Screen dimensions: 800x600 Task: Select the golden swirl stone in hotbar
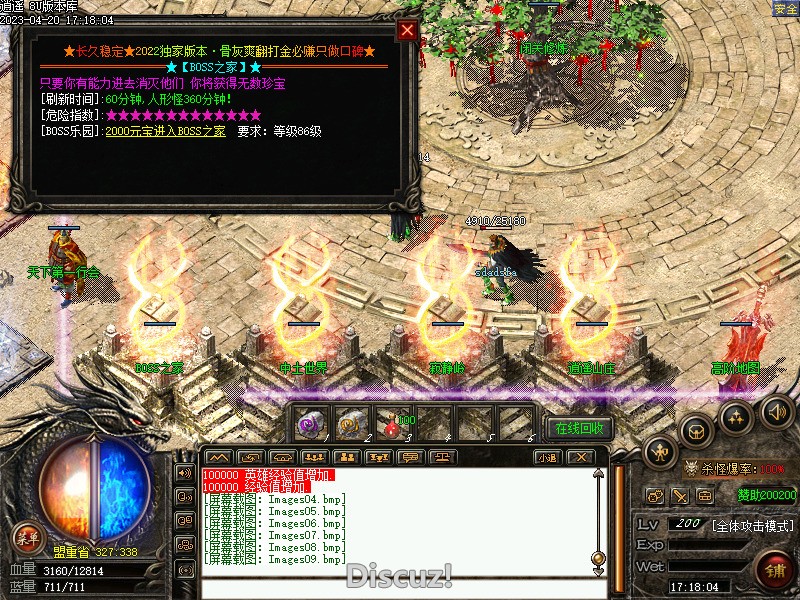coord(350,424)
